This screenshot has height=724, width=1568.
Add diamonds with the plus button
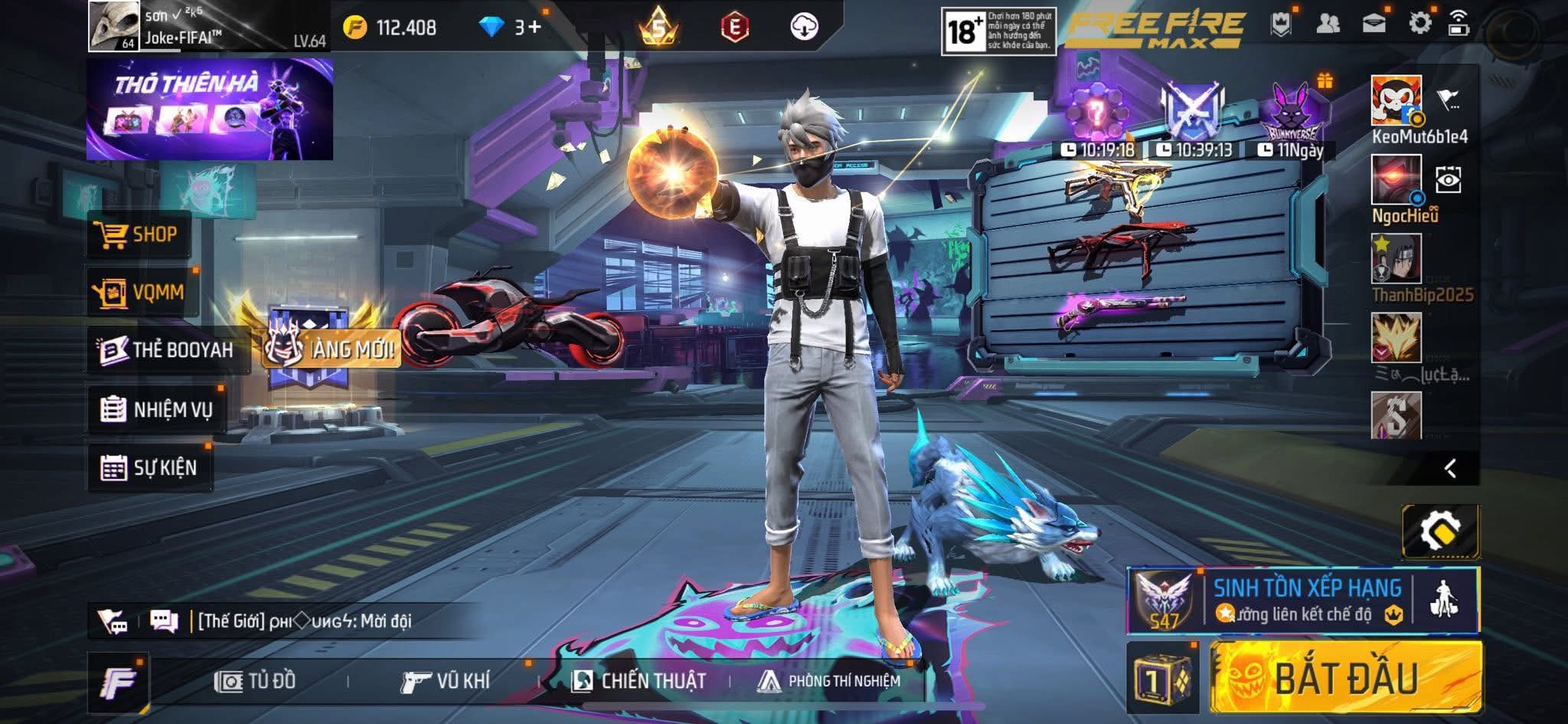[533, 28]
